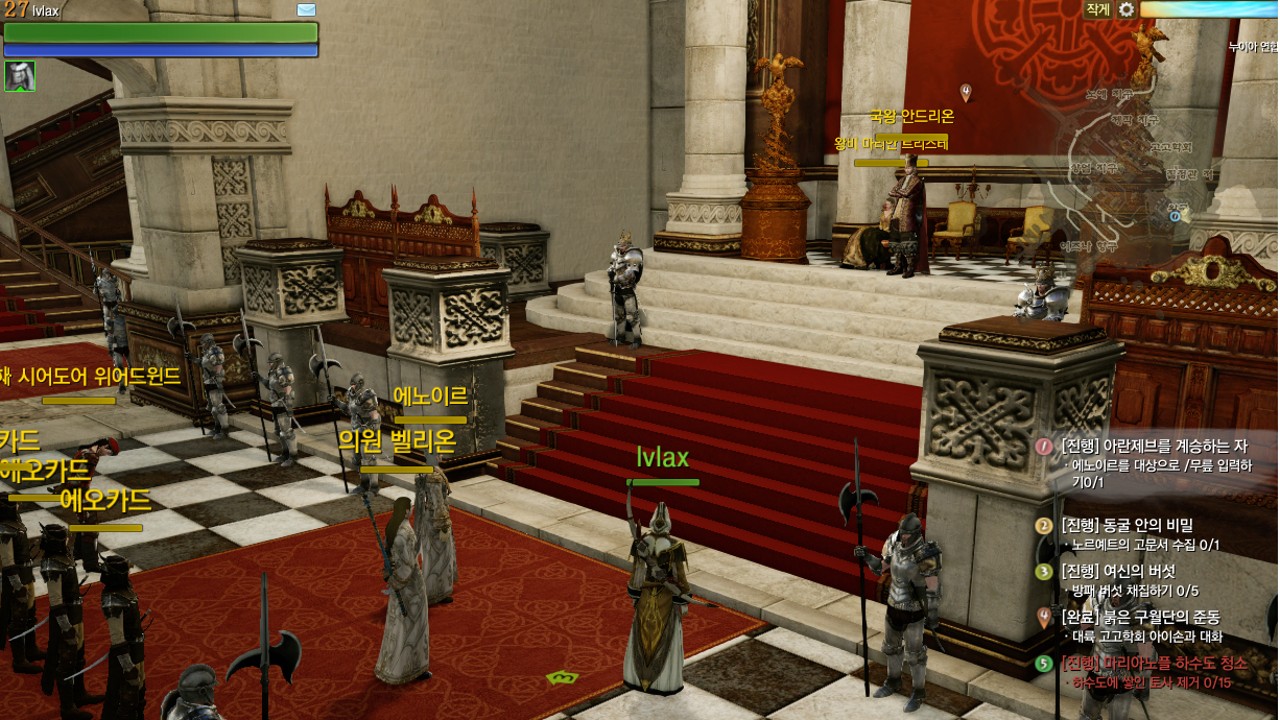Select quest 5 마리아노플 하수도 청소
The image size is (1280, 720).
tap(1153, 663)
